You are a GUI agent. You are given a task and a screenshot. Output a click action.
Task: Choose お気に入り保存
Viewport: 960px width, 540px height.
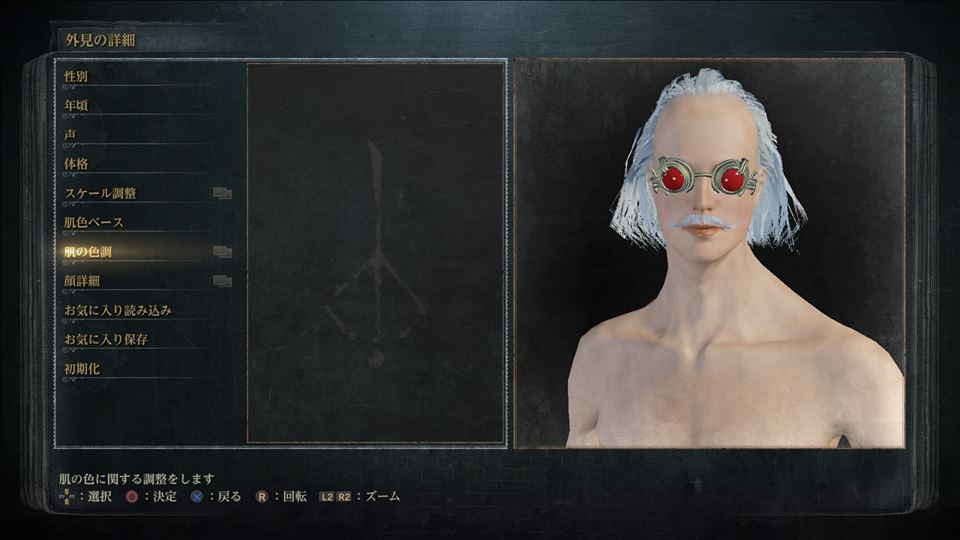[106, 339]
